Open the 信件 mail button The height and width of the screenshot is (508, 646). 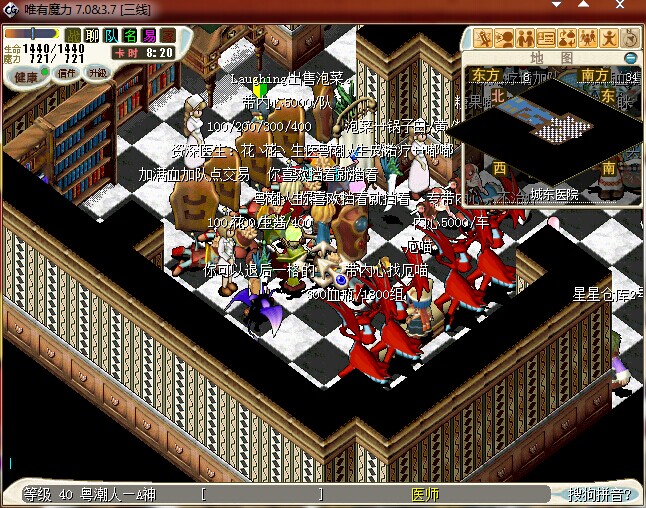tap(68, 73)
